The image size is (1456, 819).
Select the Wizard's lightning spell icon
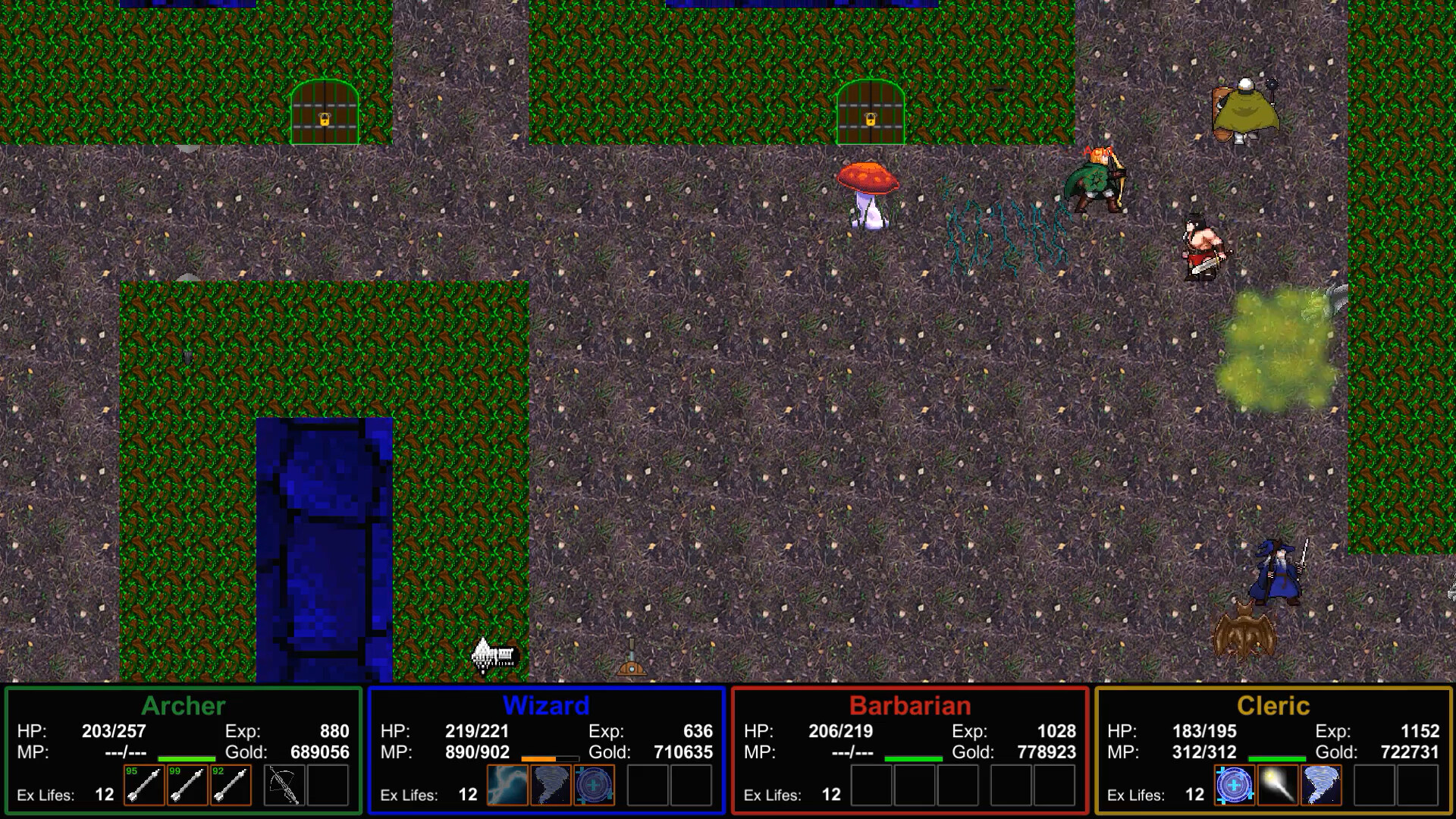507,786
